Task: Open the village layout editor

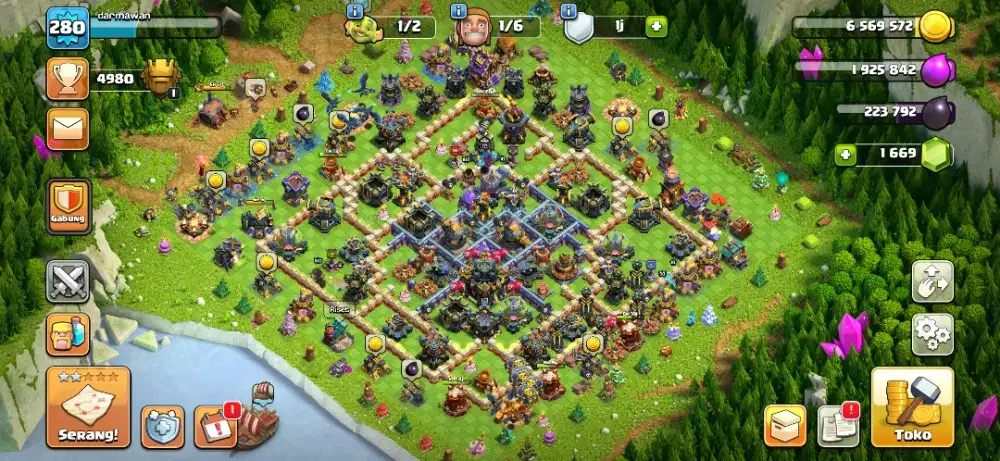Action: [932, 282]
